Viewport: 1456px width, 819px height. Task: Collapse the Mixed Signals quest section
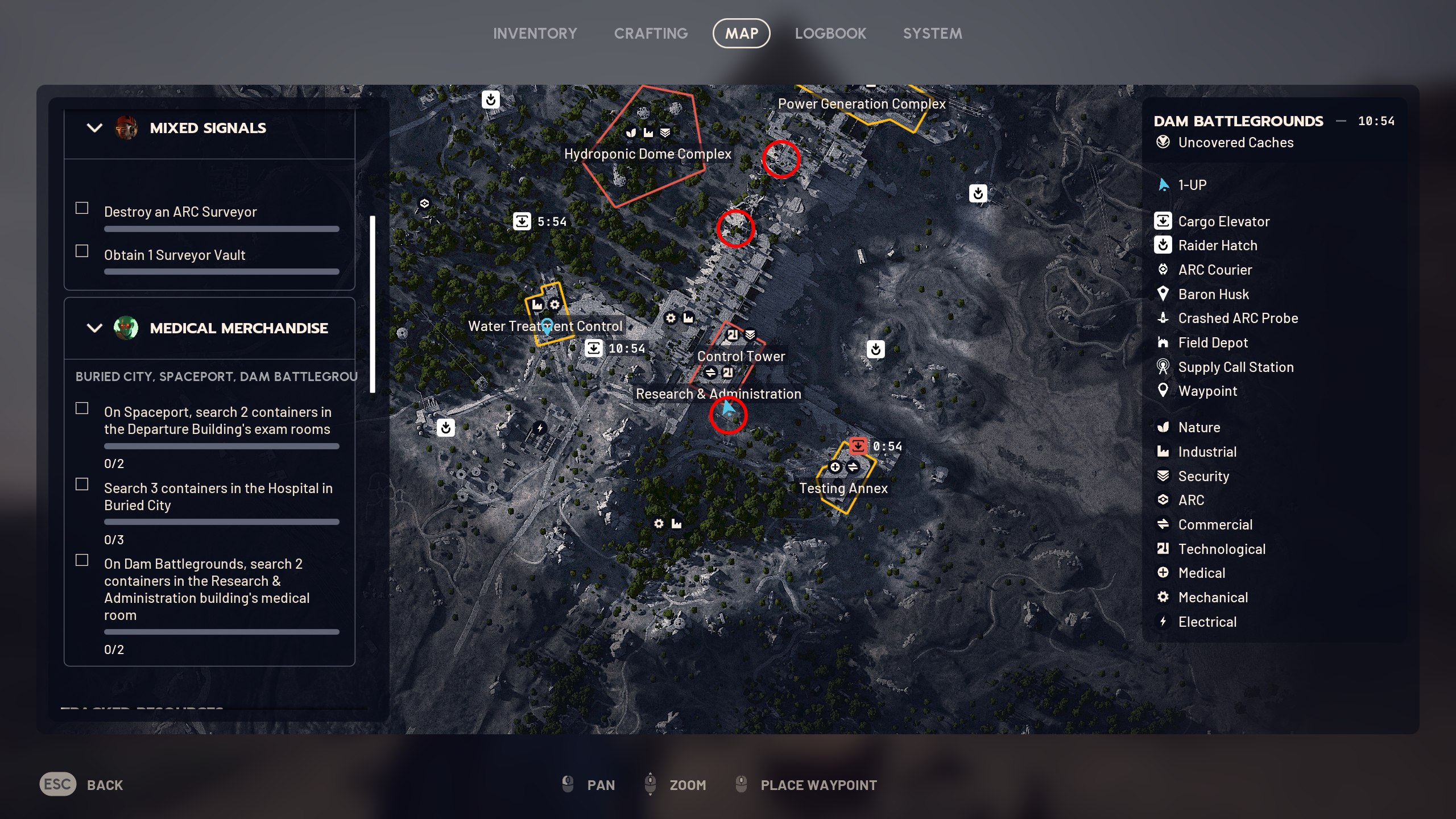coord(93,128)
